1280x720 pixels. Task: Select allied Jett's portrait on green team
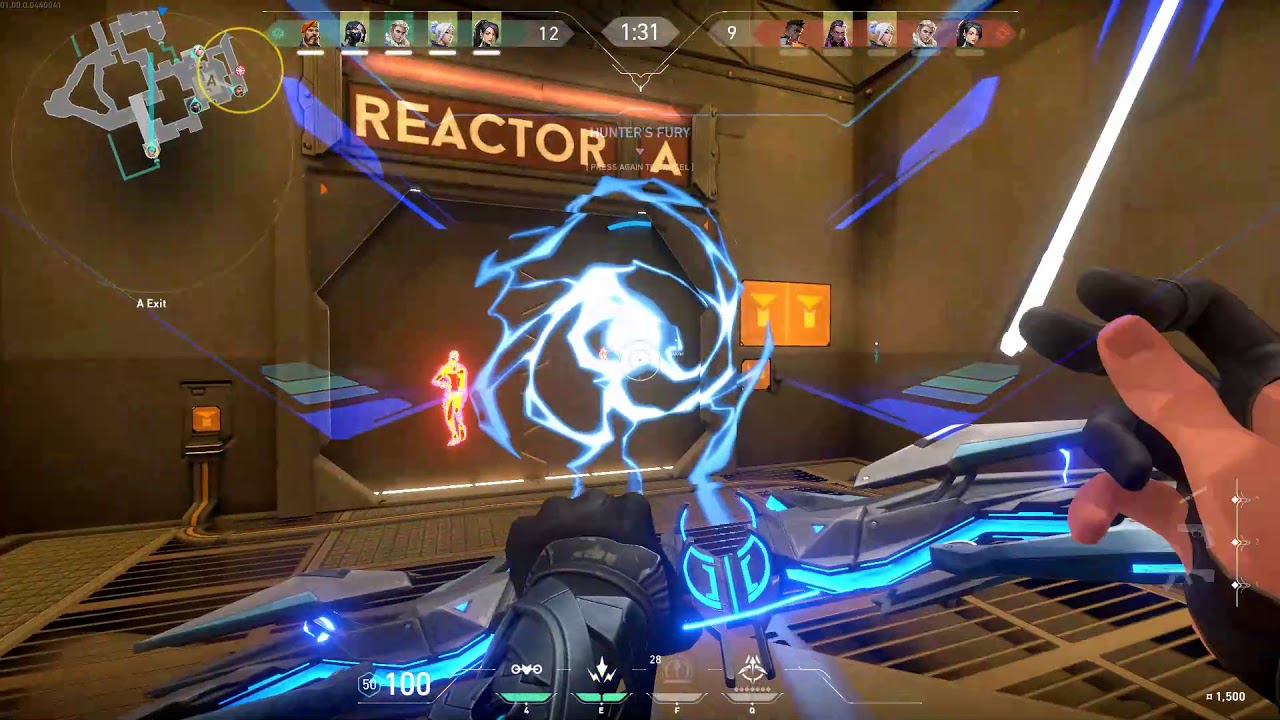(442, 34)
